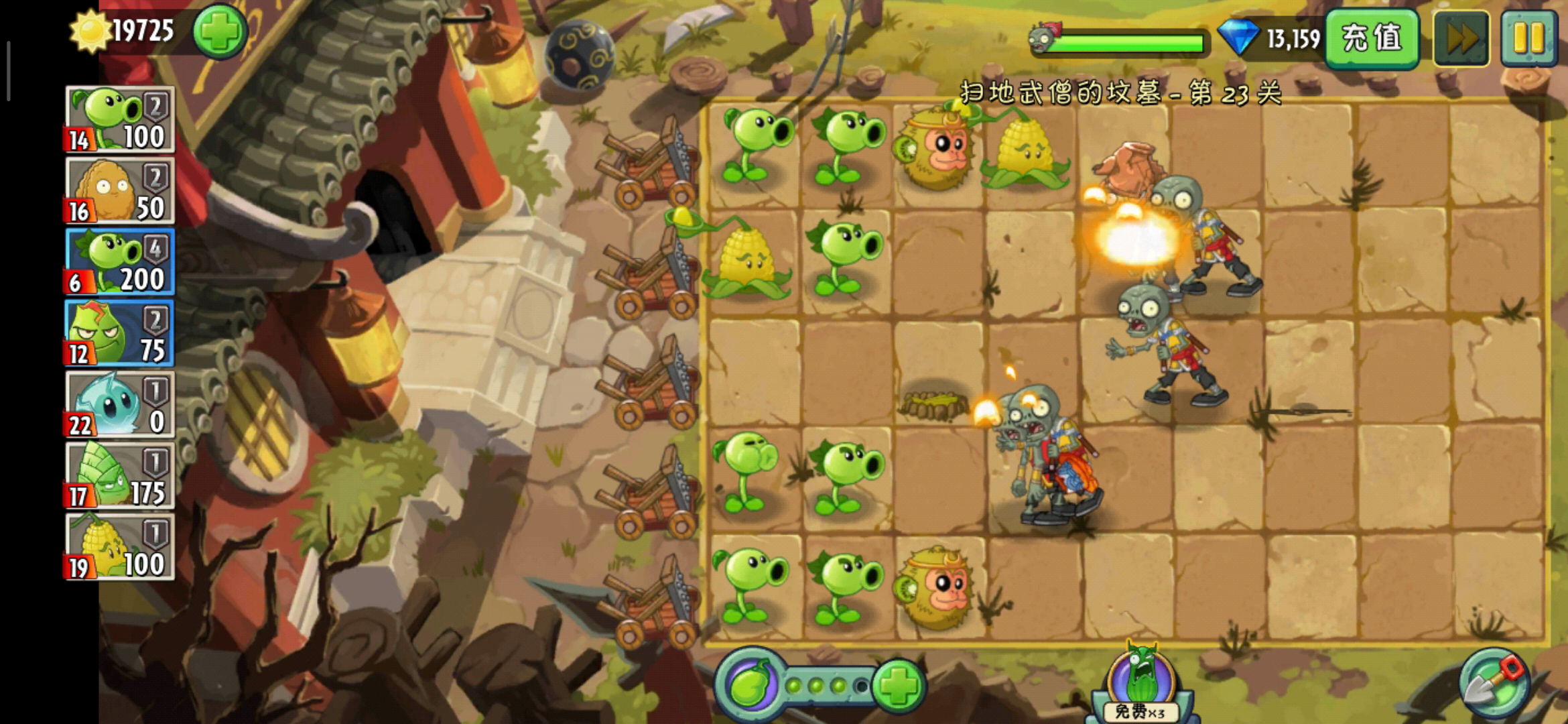This screenshot has width=1568, height=724.
Task: Pause the game
Action: pyautogui.click(x=1528, y=38)
